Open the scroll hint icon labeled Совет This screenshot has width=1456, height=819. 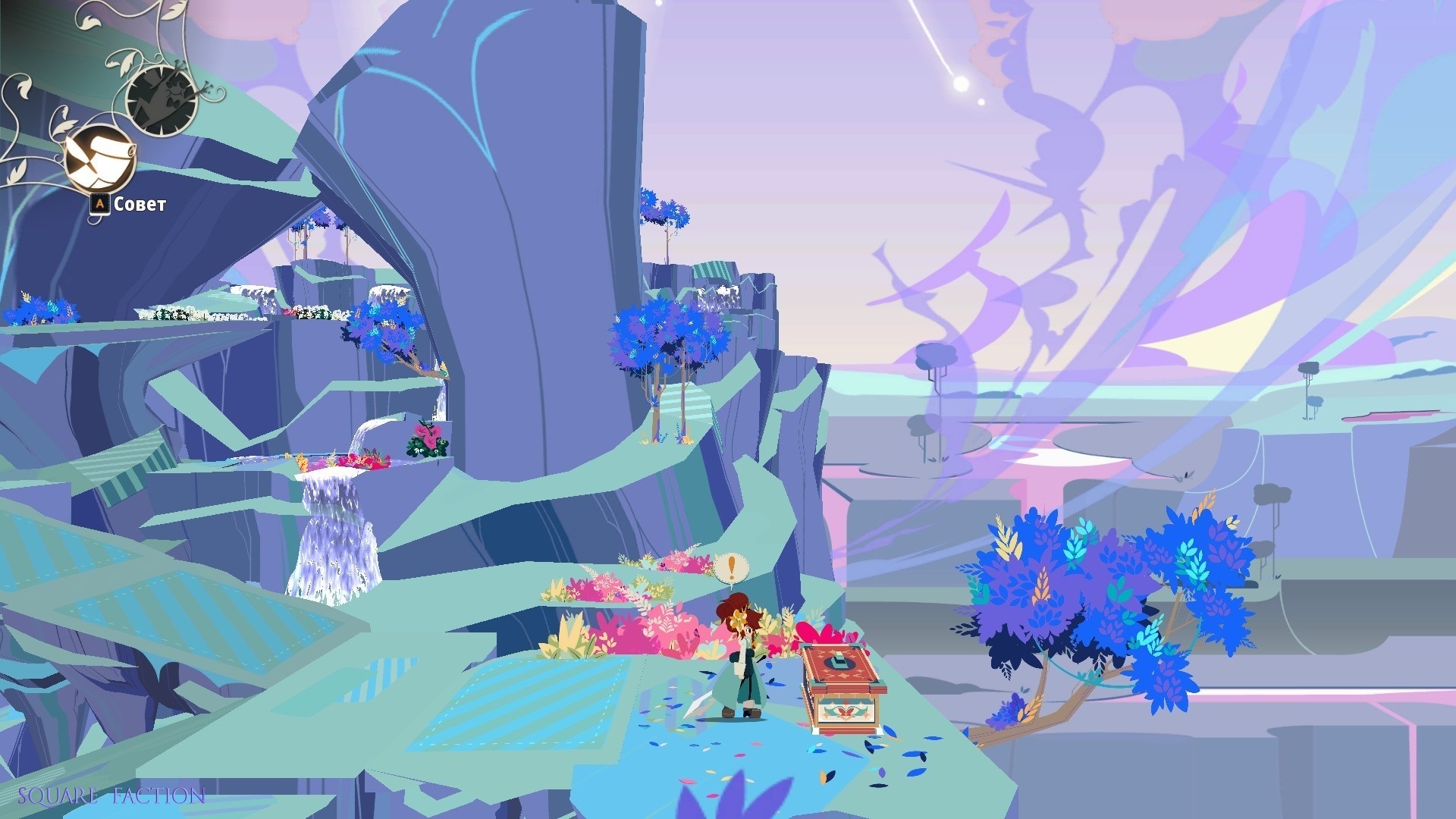click(99, 159)
